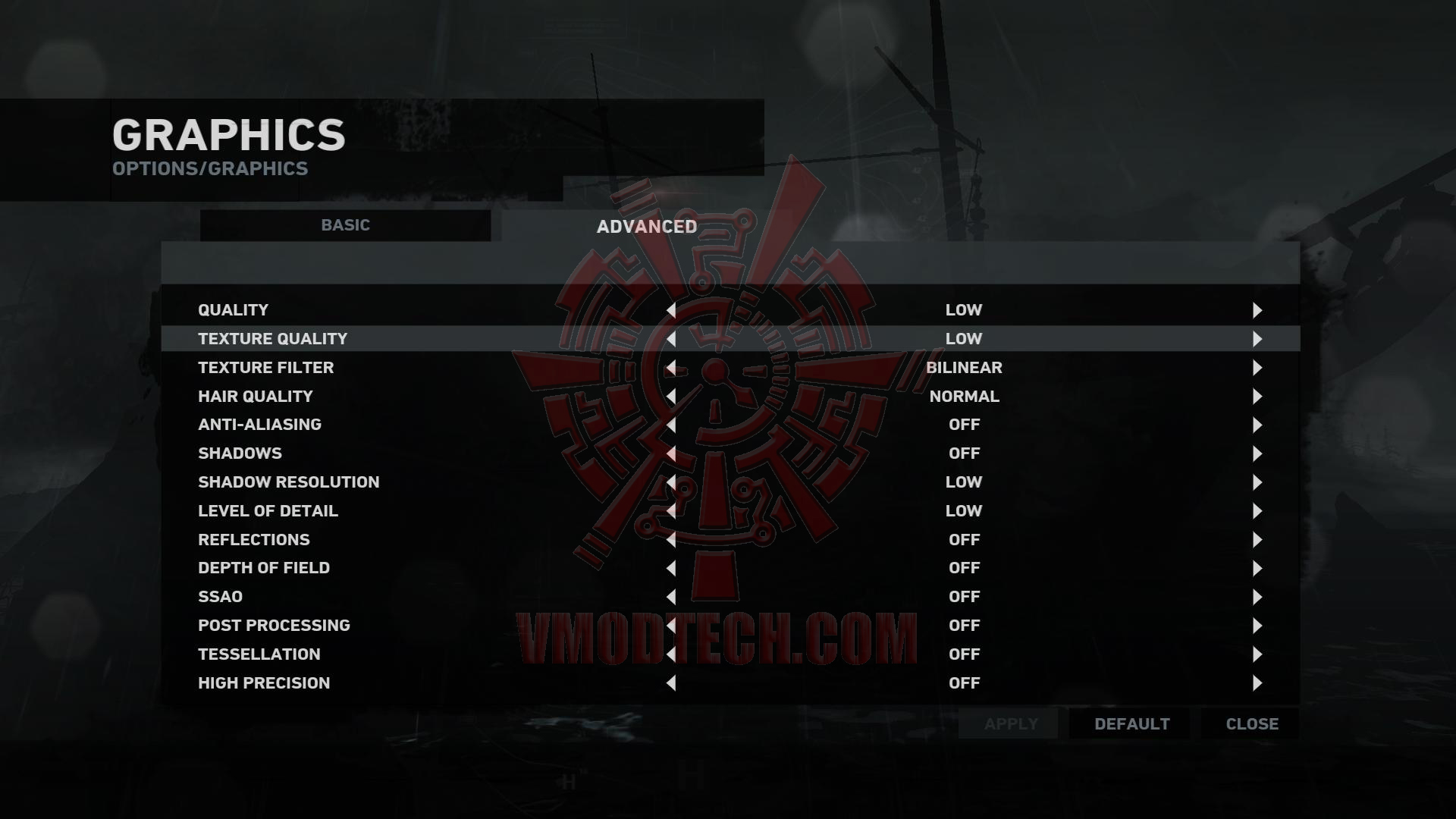Viewport: 1456px width, 819px height.
Task: Raise Level of Detail using right arrow
Action: tap(1257, 511)
